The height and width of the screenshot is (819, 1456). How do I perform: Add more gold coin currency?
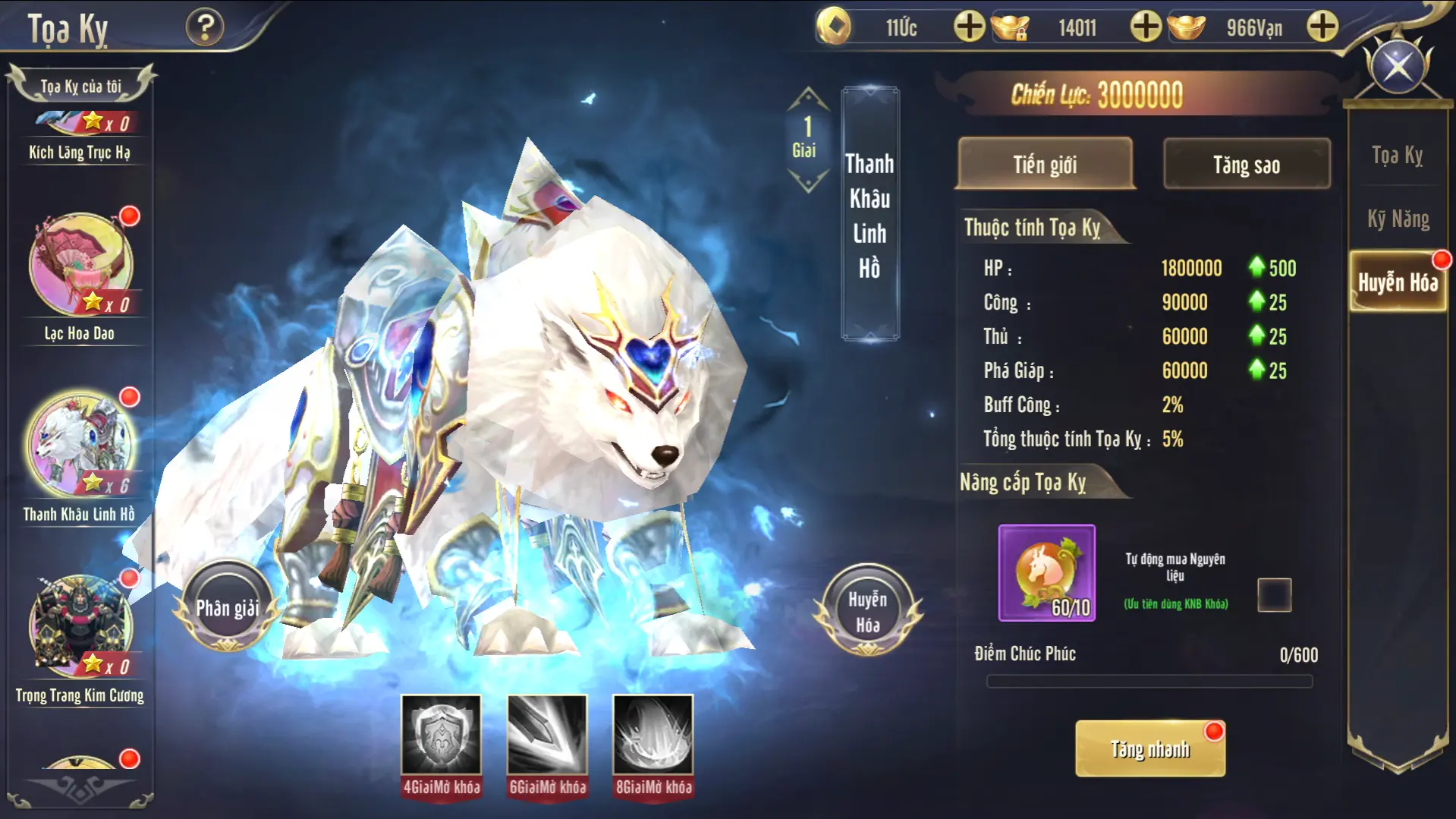click(969, 27)
